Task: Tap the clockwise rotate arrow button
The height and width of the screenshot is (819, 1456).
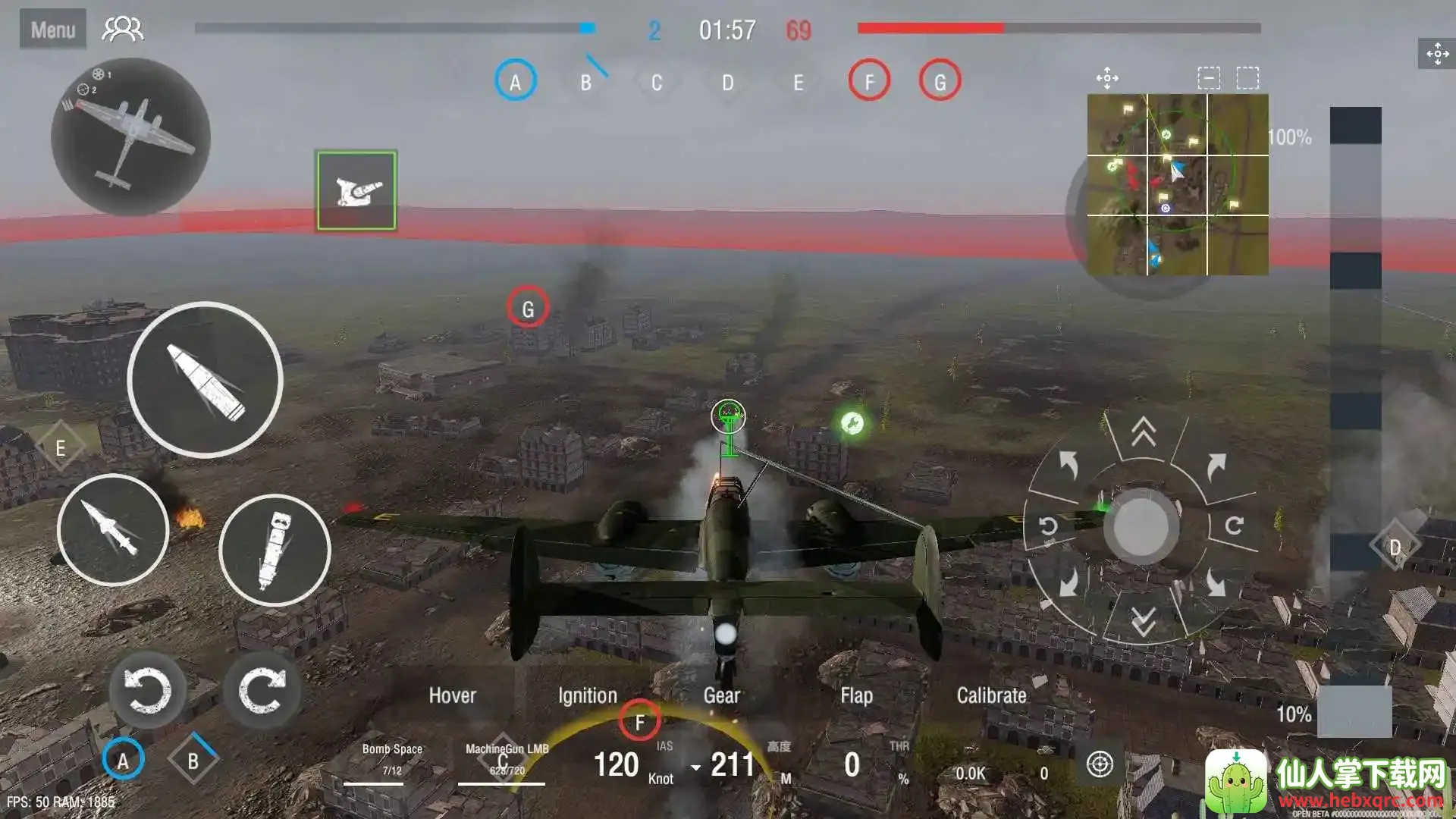Action: click(x=262, y=690)
